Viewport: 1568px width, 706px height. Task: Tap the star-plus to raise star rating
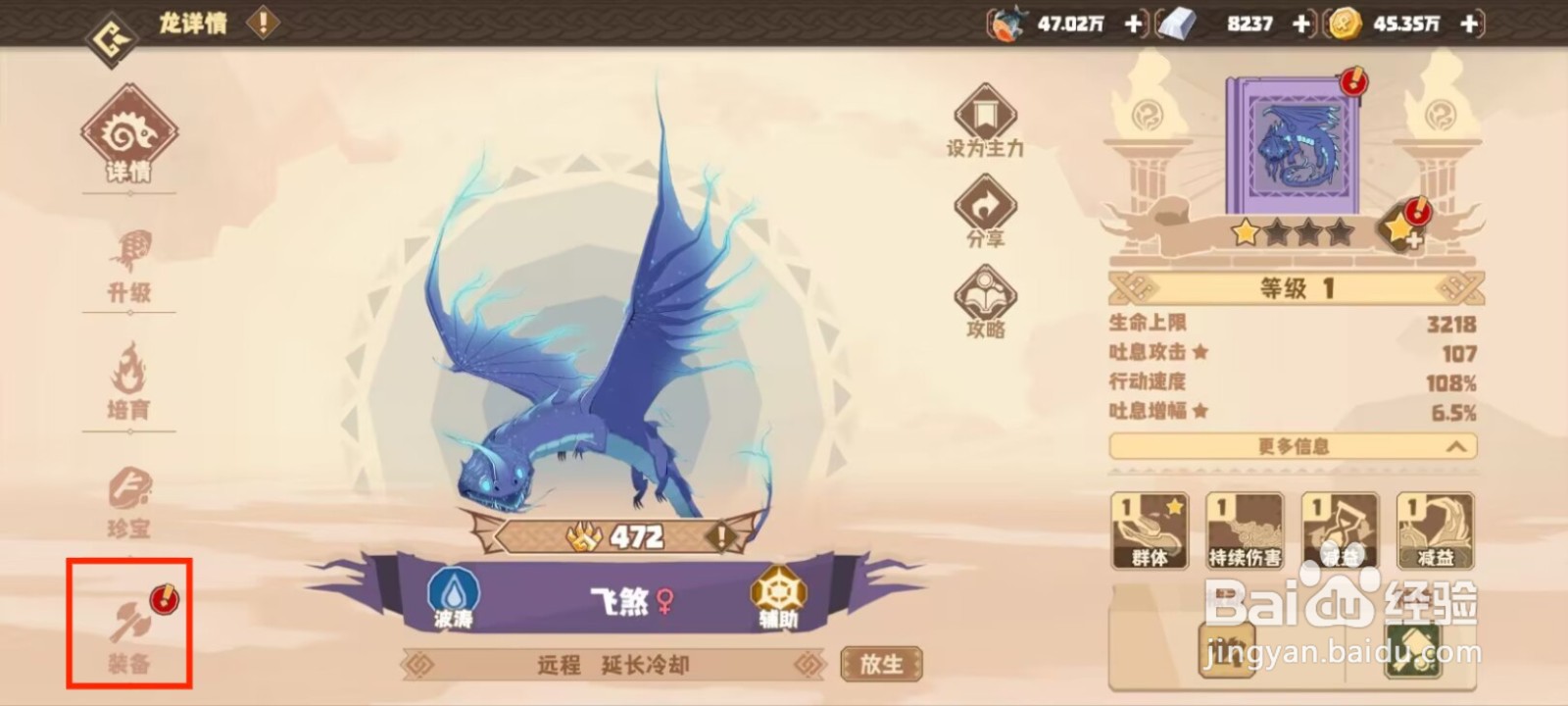(x=1403, y=227)
